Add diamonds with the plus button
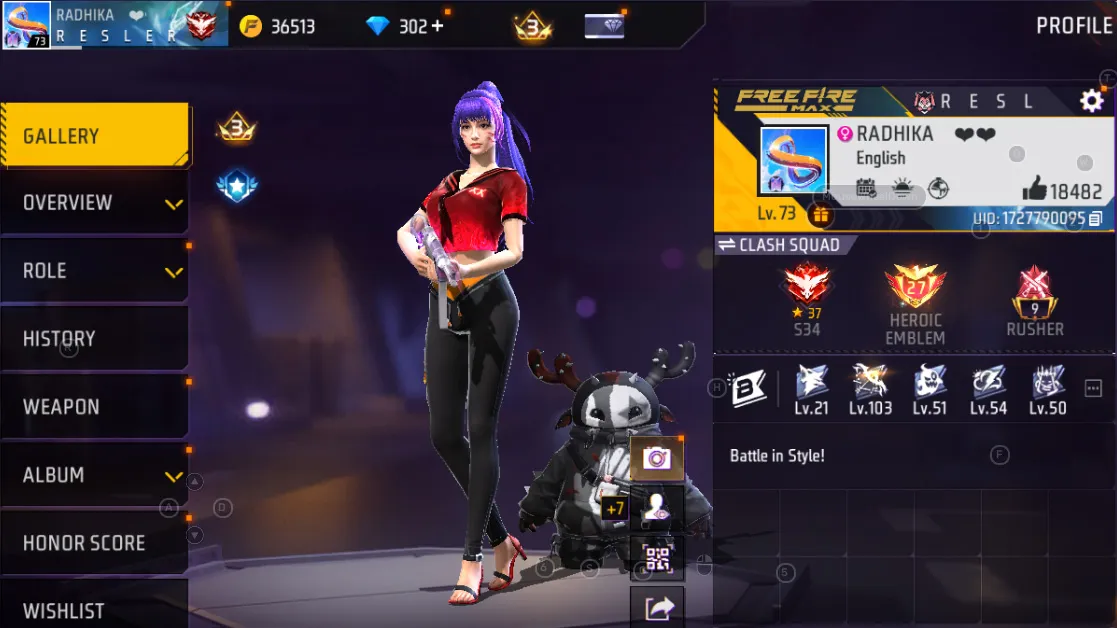1117x628 pixels. 437,26
